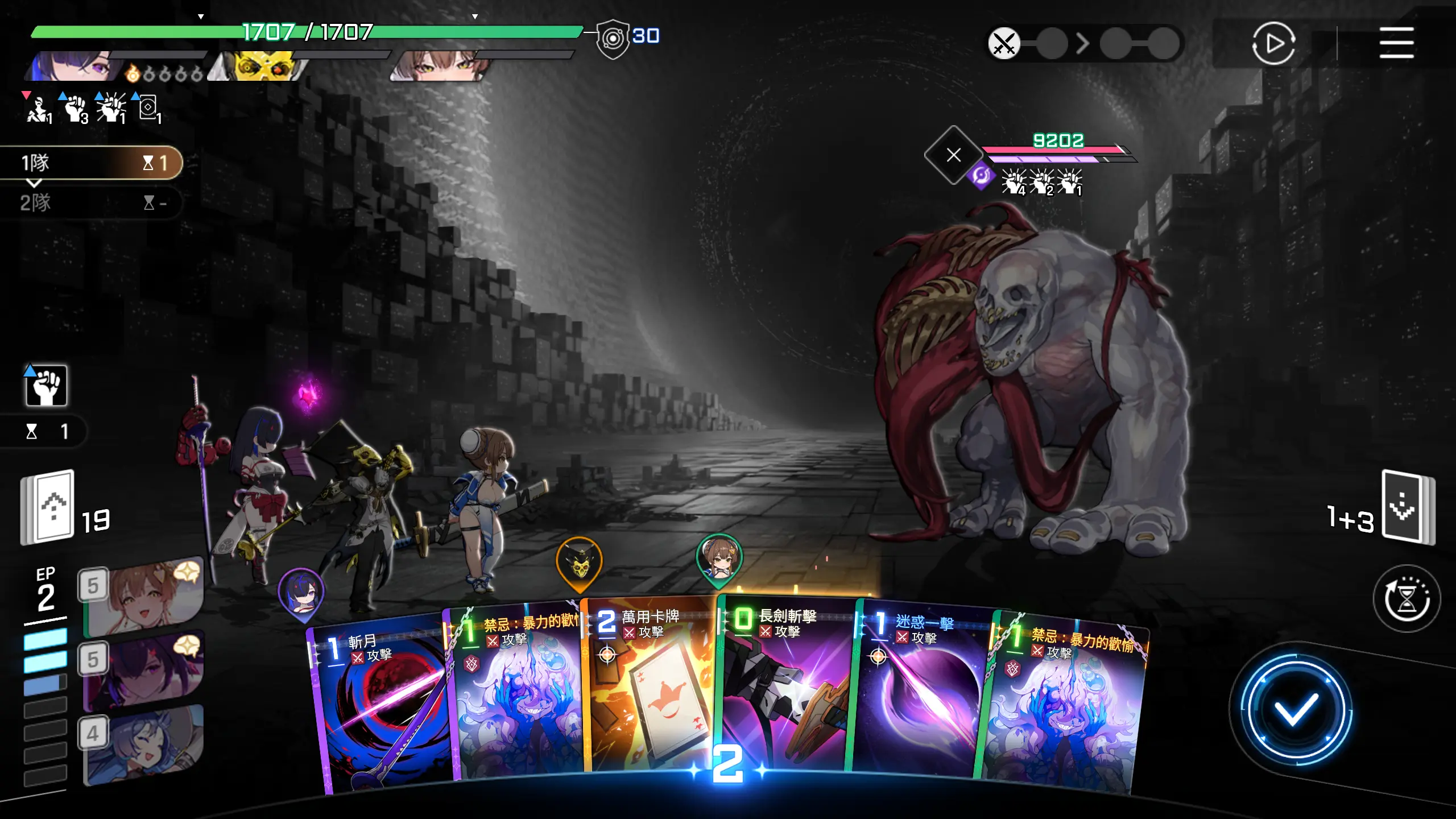Inspect the fist buff icon above the hourglass

tap(46, 386)
